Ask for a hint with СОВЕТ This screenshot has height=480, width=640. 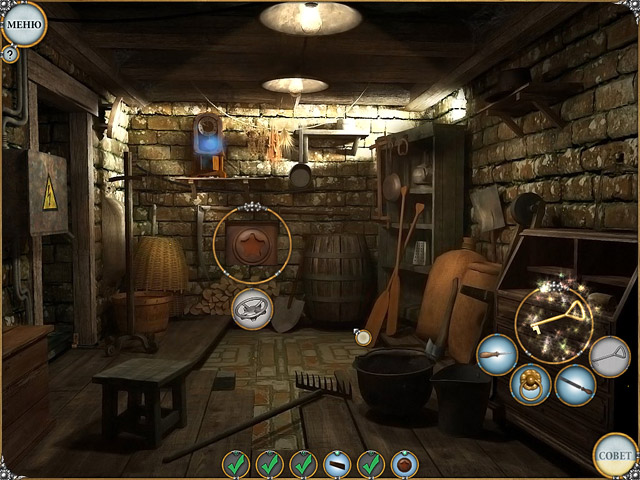[x=614, y=455]
